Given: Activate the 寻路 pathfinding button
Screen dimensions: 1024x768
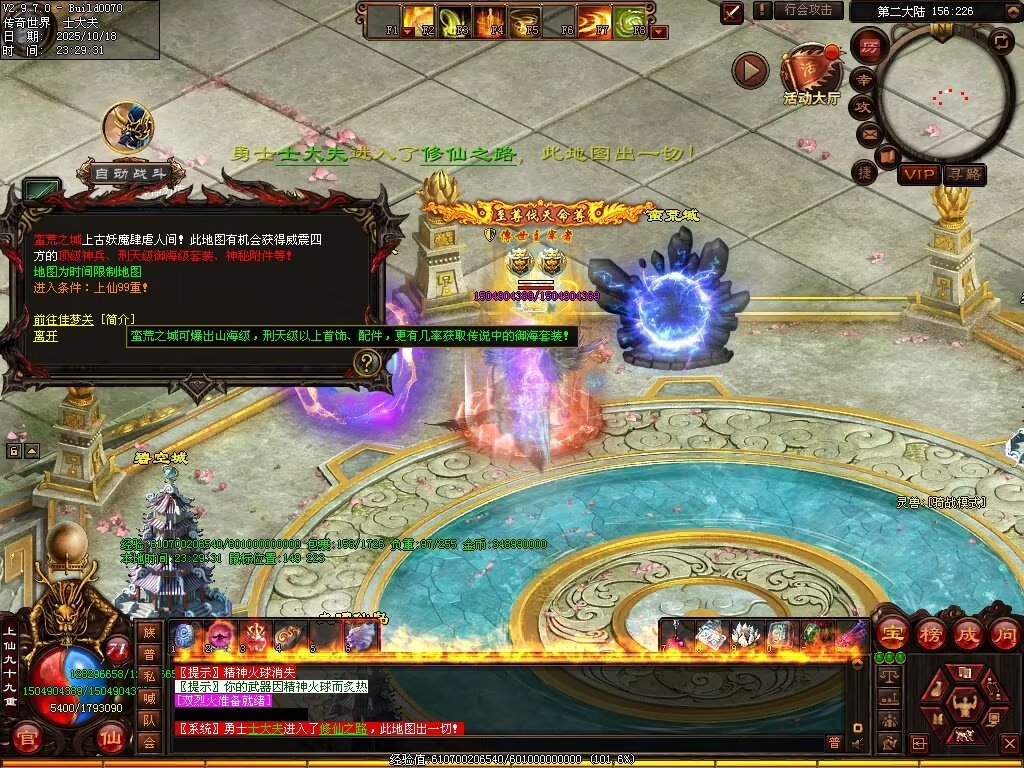Looking at the screenshot, I should [x=964, y=175].
